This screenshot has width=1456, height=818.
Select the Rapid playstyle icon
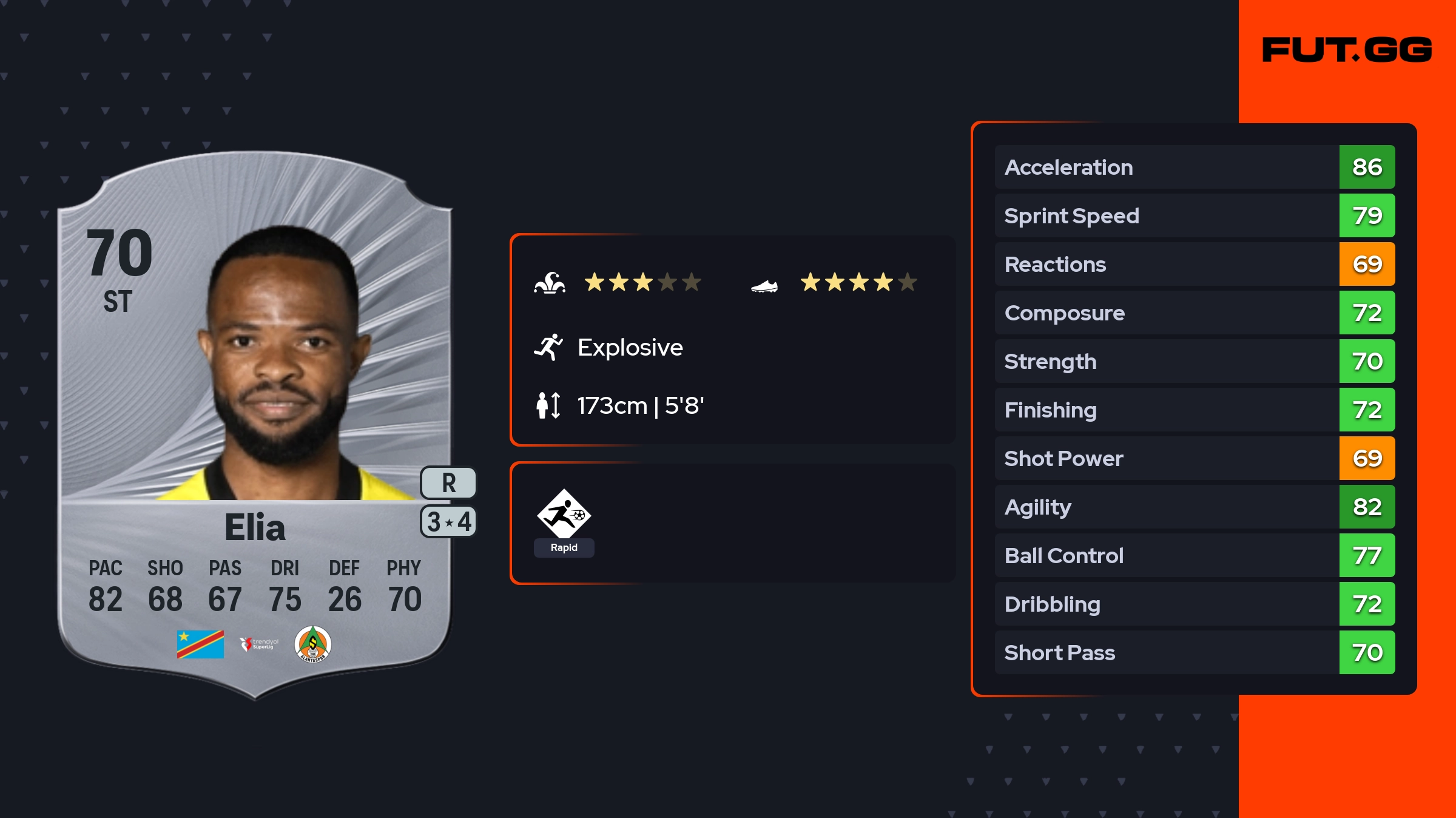564,516
